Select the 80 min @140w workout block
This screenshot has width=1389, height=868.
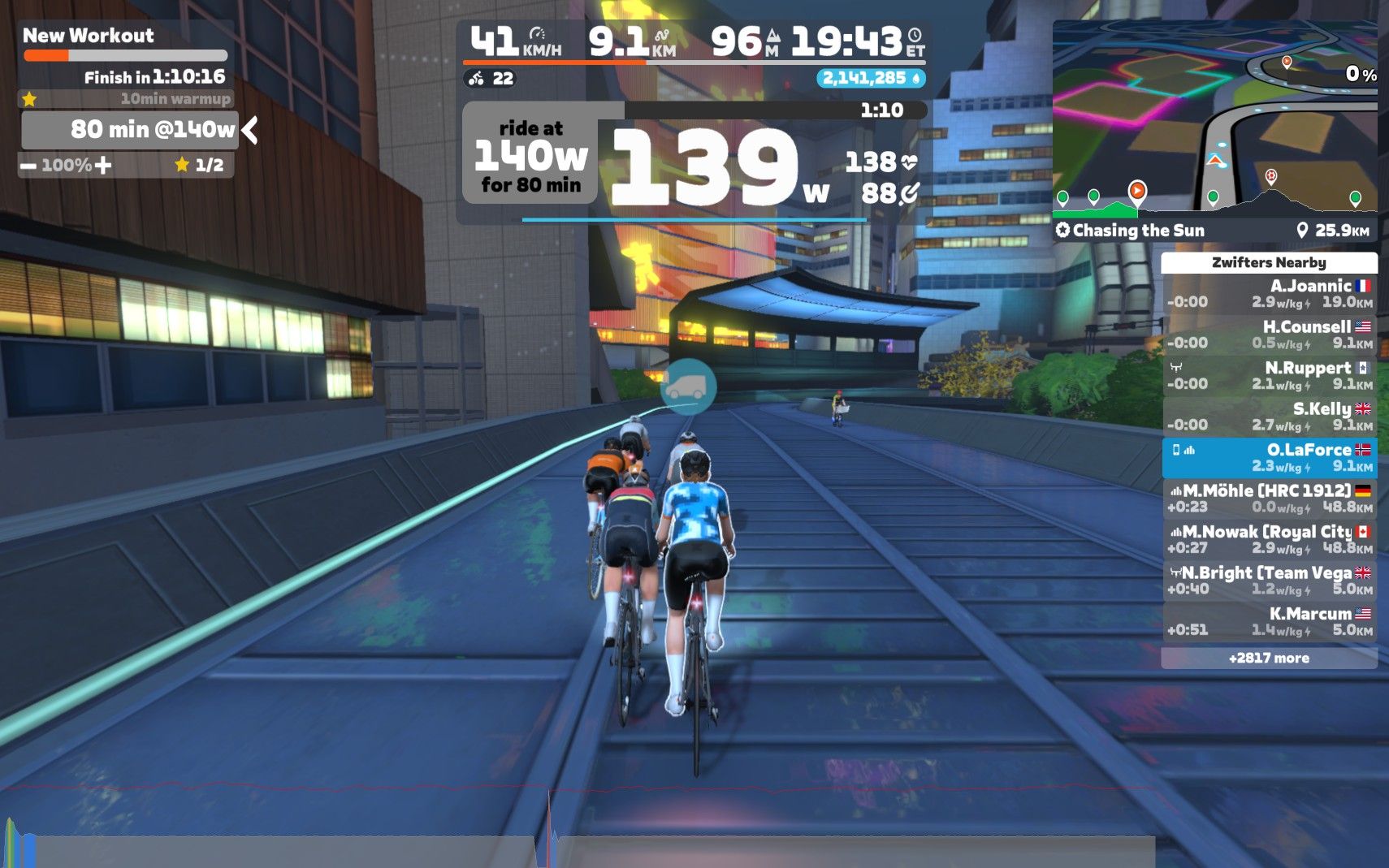(130, 130)
